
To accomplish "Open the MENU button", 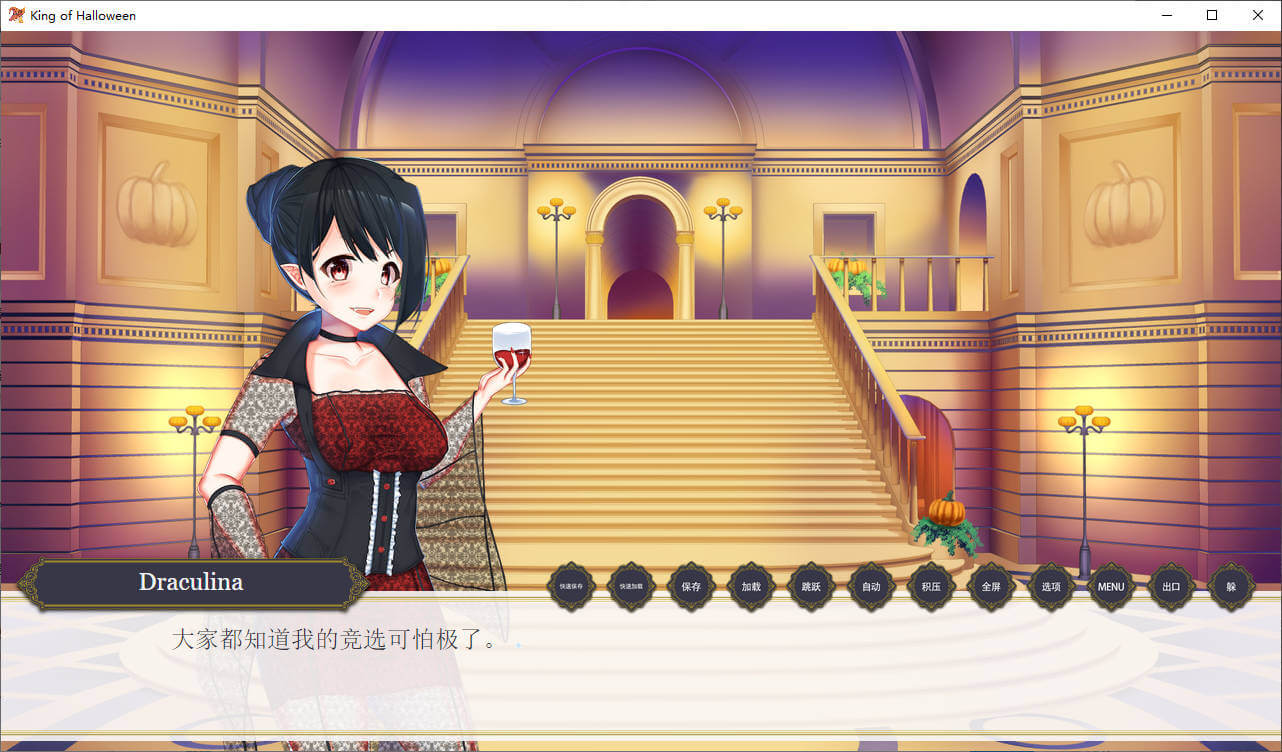I will pos(1111,587).
